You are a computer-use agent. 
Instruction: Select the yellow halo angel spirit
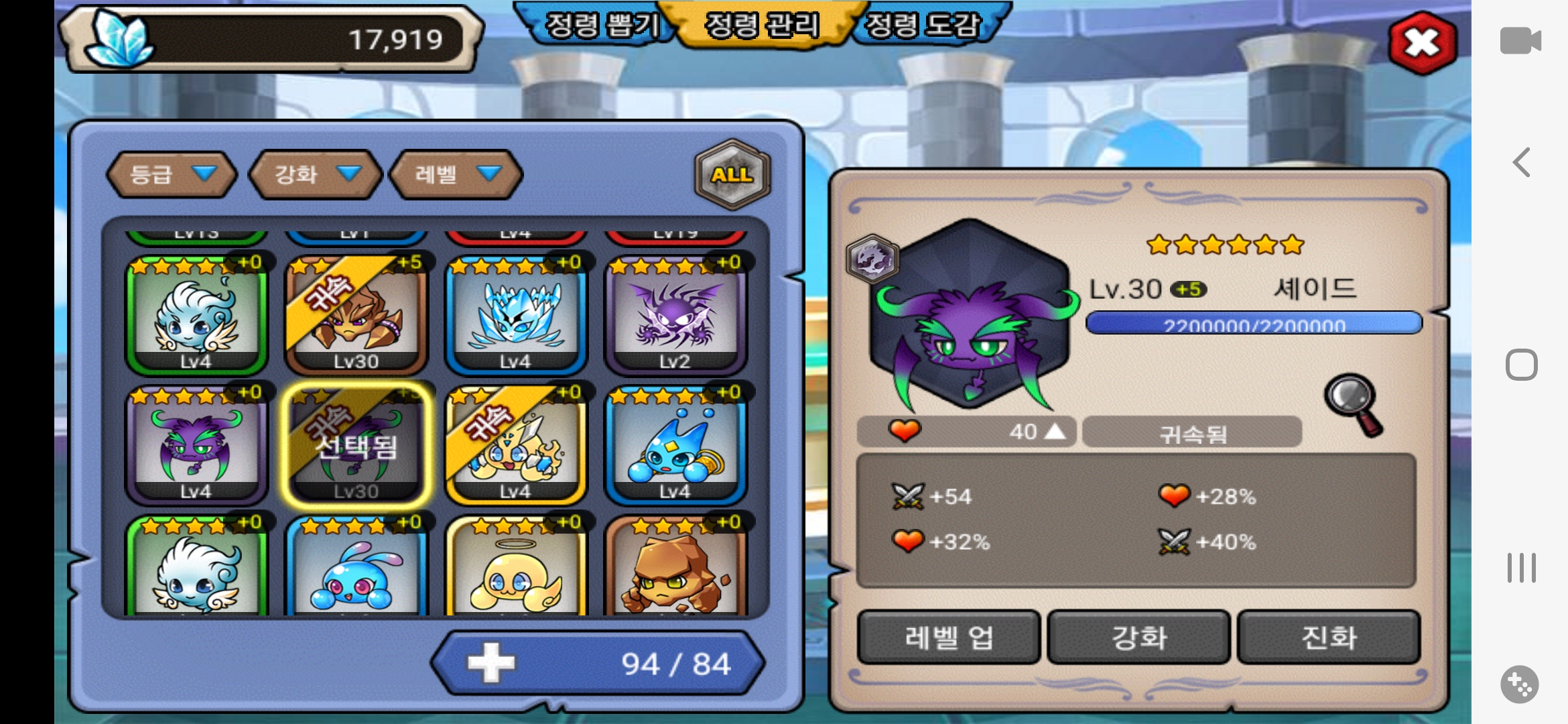(515, 568)
